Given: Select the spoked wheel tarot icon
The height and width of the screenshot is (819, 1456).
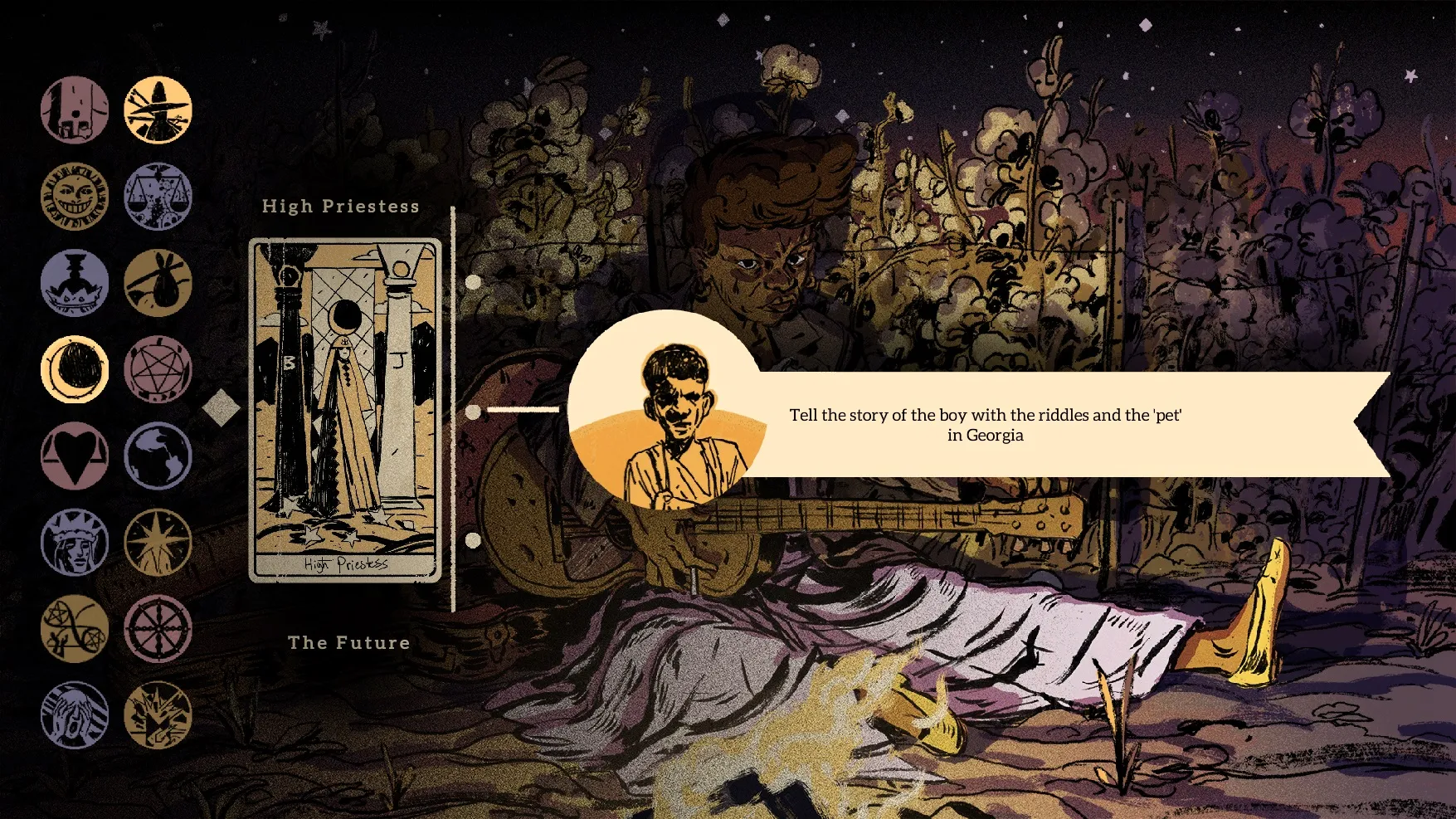Looking at the screenshot, I should point(158,629).
